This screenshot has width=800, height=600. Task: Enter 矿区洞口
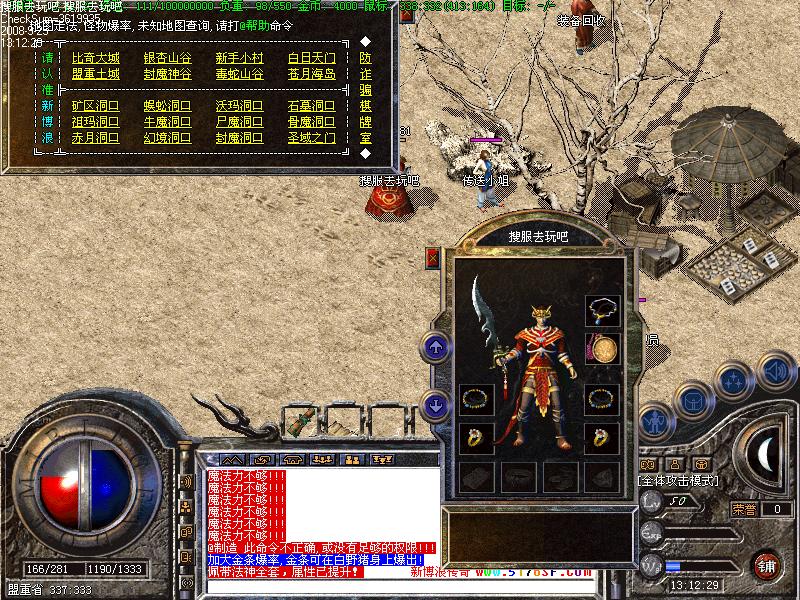pos(95,106)
